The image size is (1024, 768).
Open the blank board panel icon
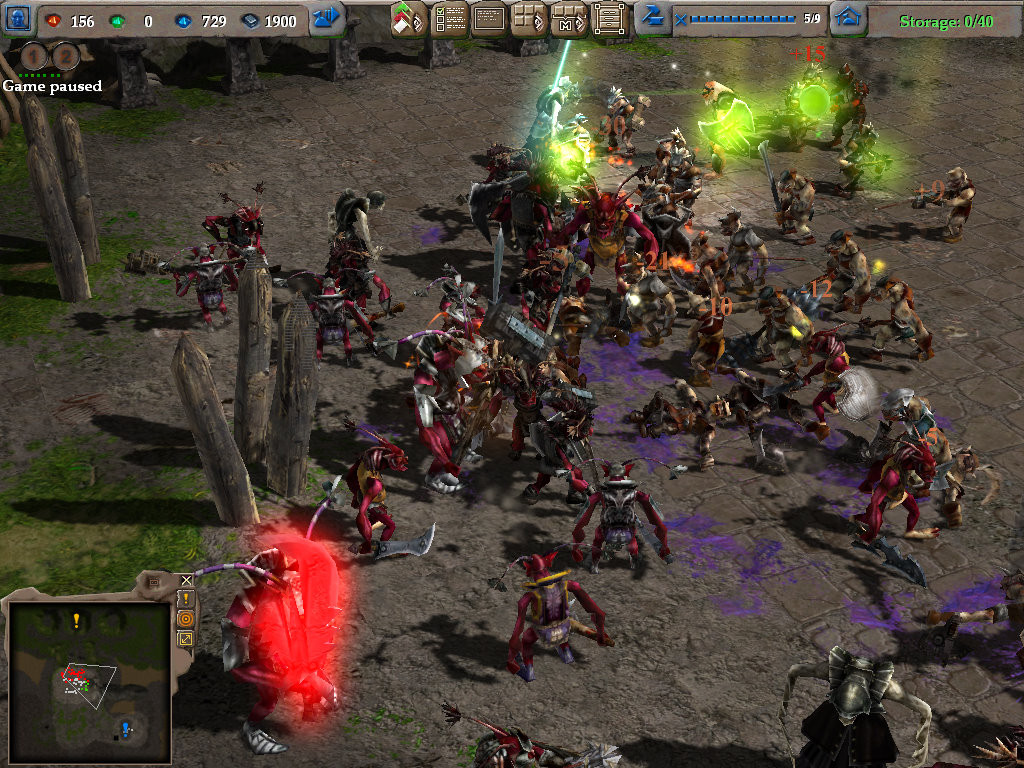(x=489, y=18)
